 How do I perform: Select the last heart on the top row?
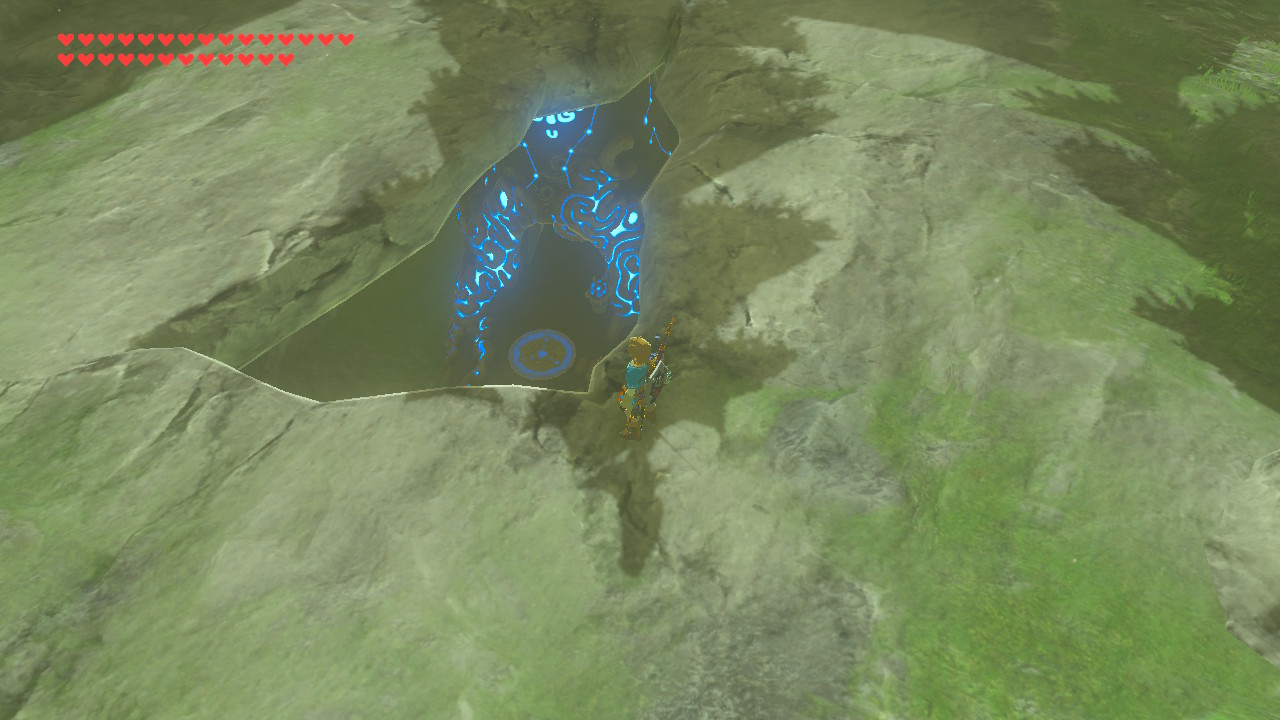(344, 40)
